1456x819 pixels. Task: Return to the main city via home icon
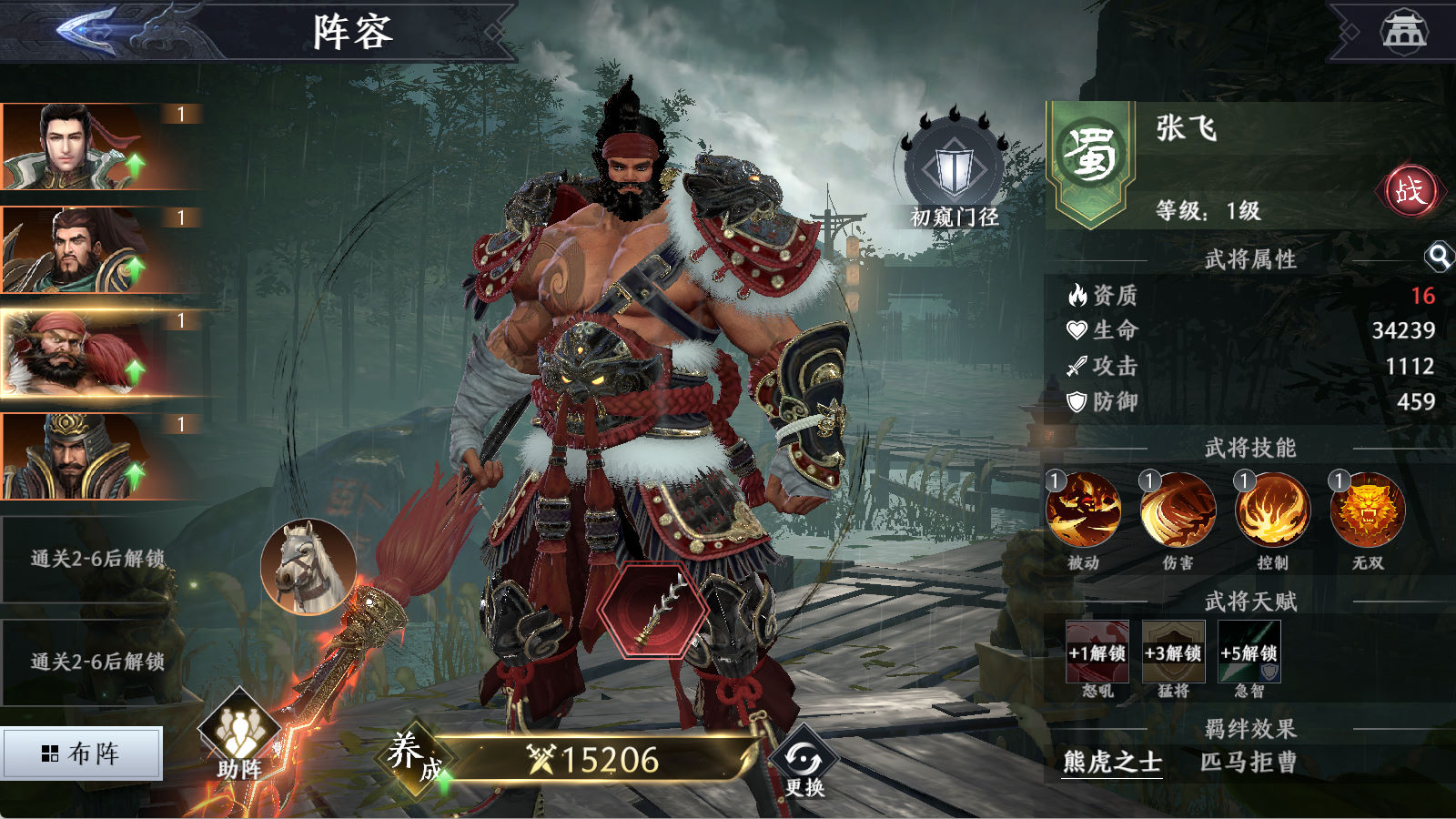pos(1404,31)
